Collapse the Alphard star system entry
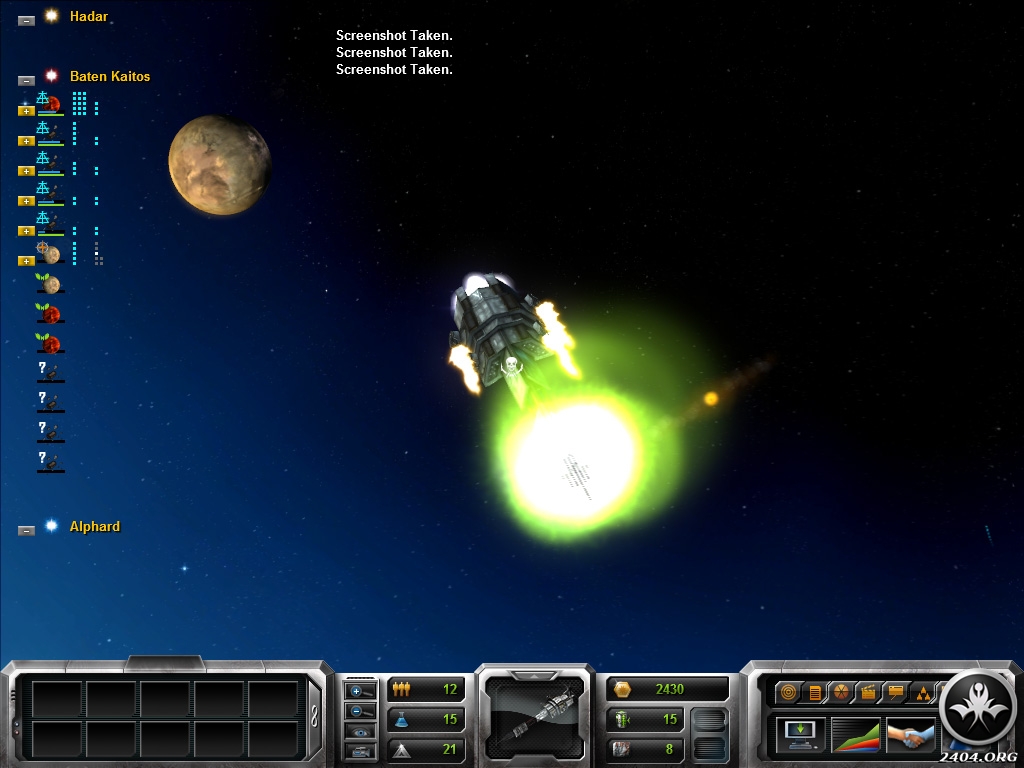The image size is (1024, 768). [x=26, y=530]
